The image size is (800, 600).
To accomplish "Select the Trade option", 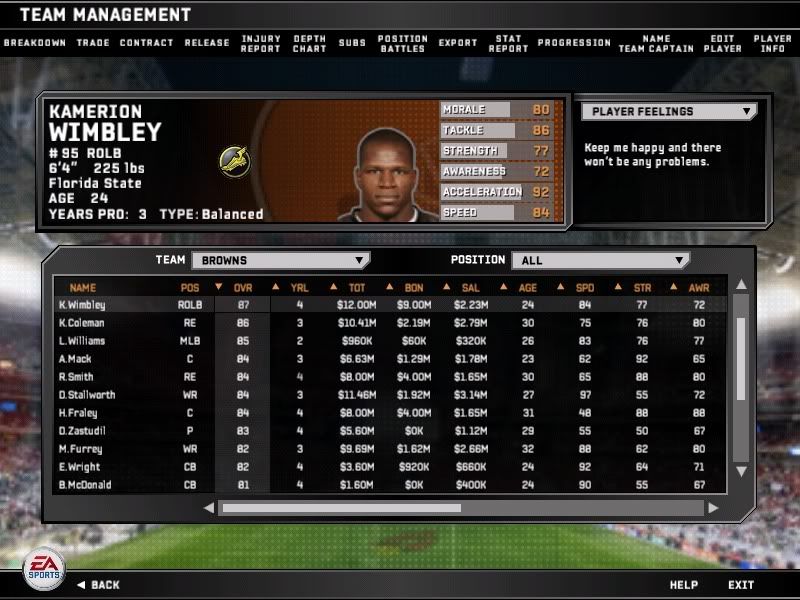I will [92, 43].
